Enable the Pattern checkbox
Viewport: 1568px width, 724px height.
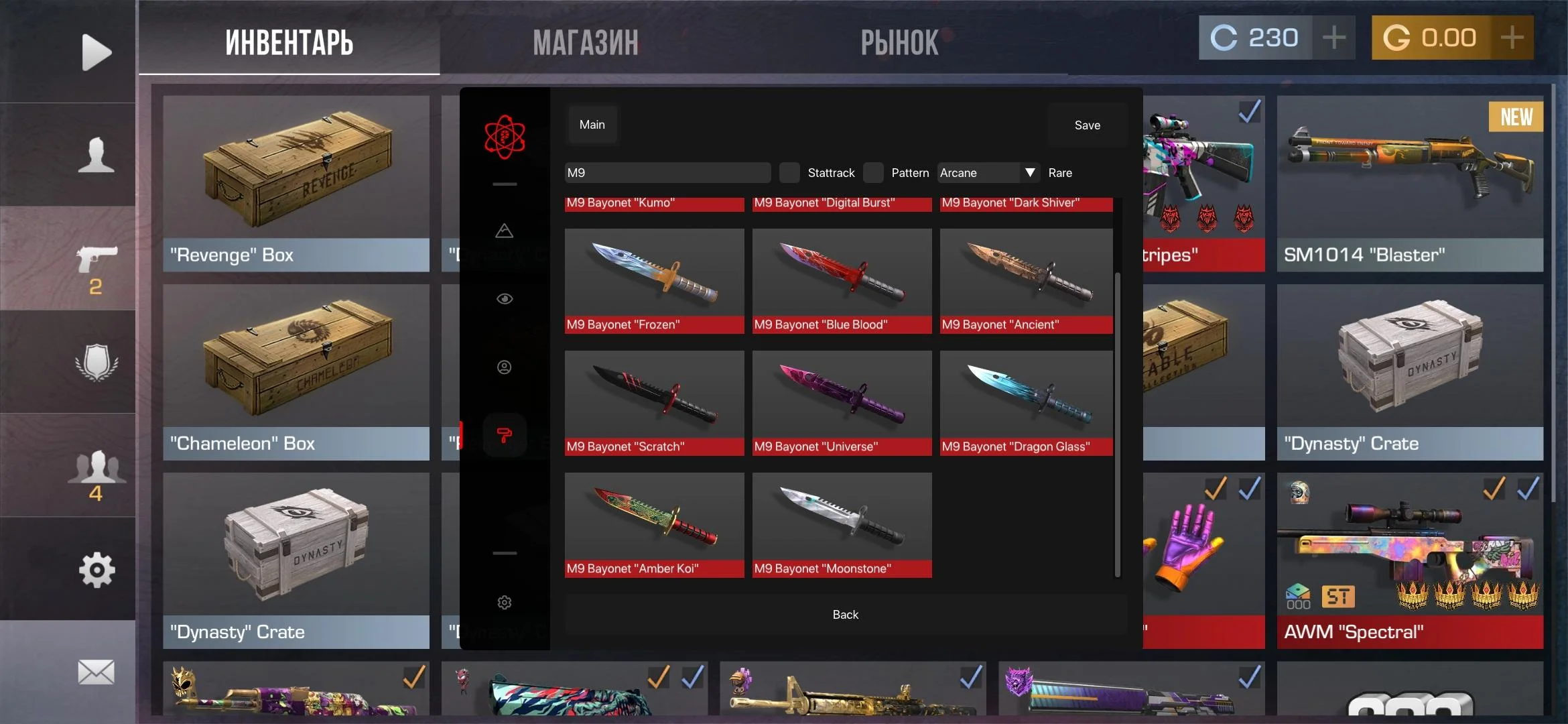pyautogui.click(x=873, y=173)
